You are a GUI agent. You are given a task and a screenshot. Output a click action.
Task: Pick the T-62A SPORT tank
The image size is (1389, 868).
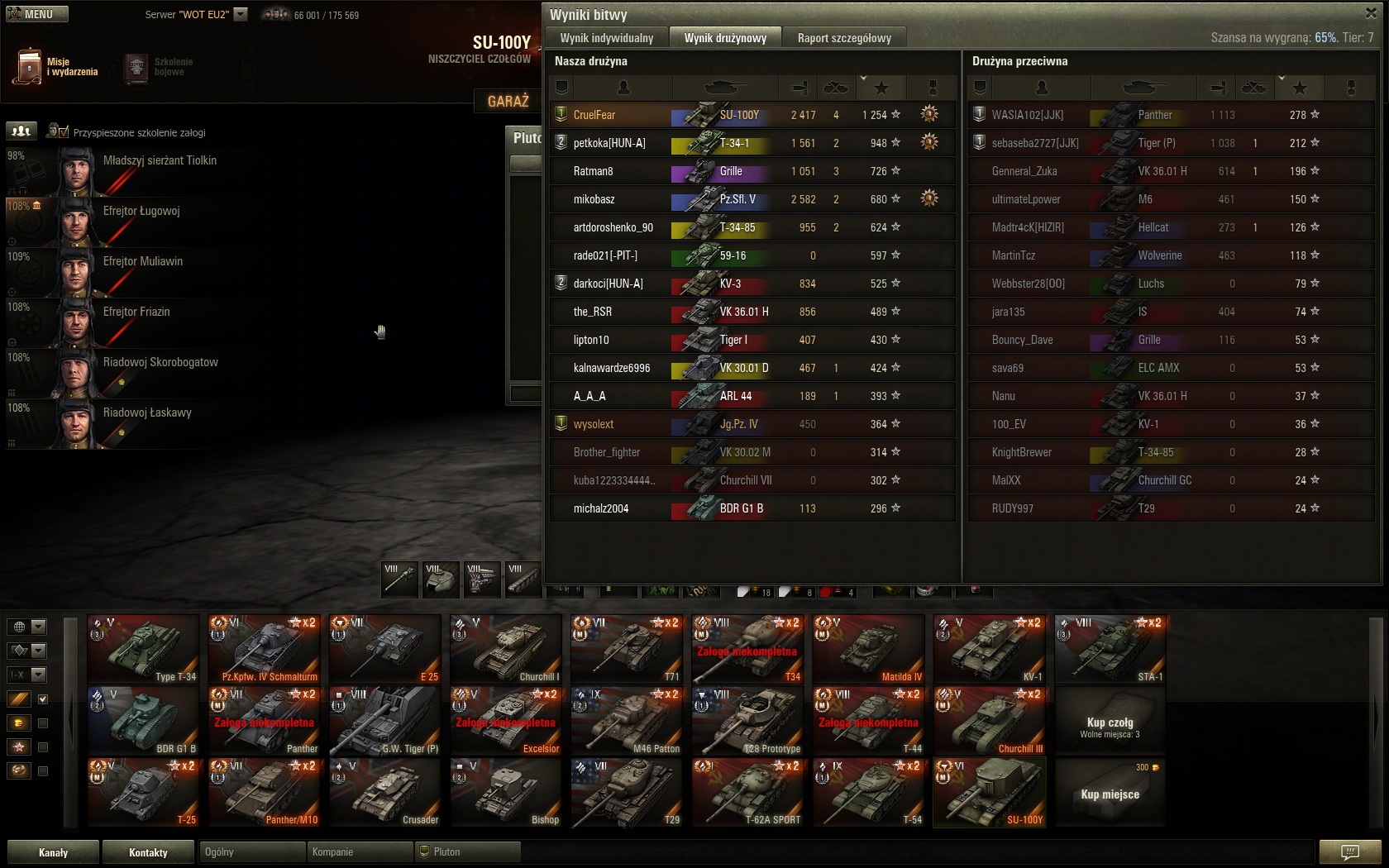click(747, 793)
